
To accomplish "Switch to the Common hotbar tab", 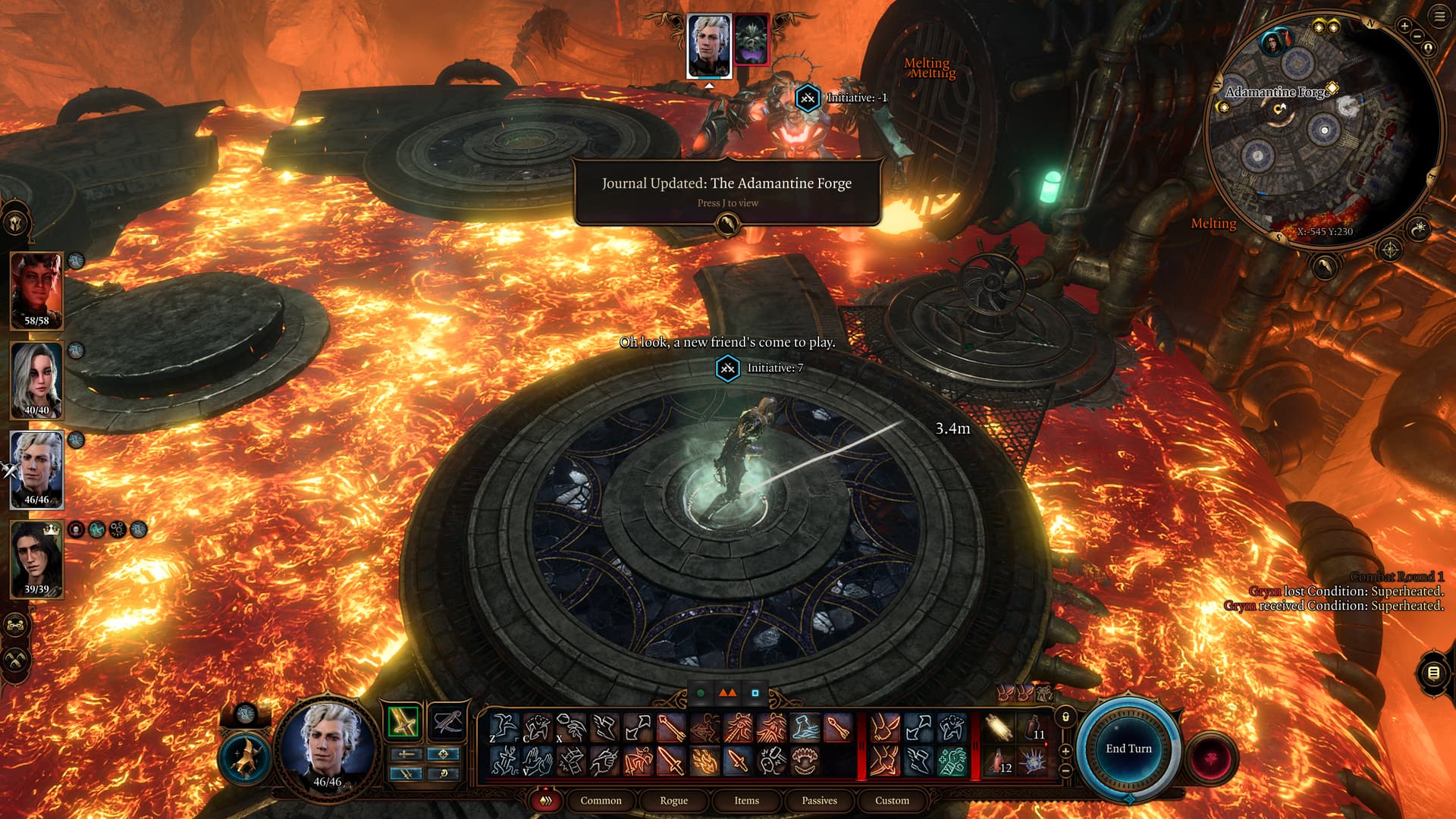I will 601,800.
